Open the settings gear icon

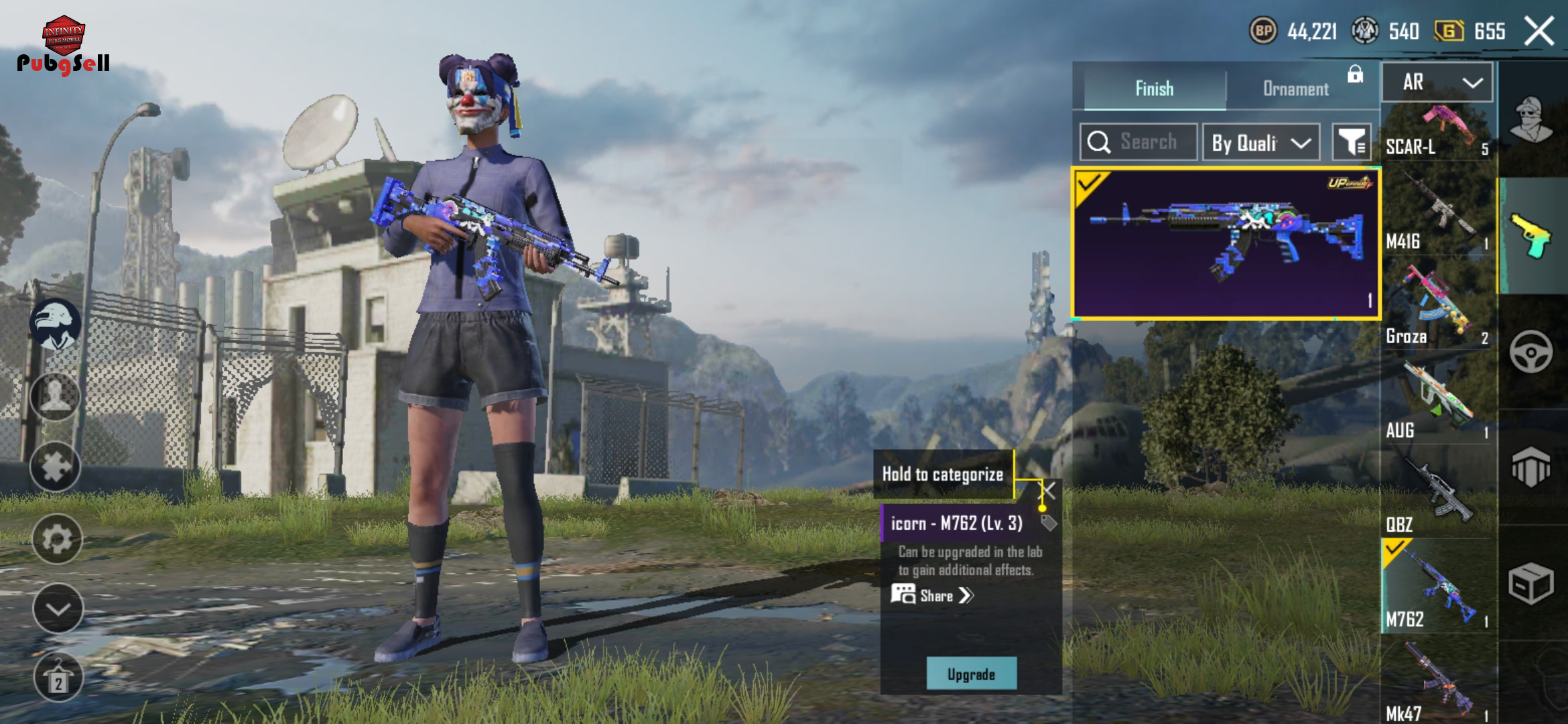point(57,538)
